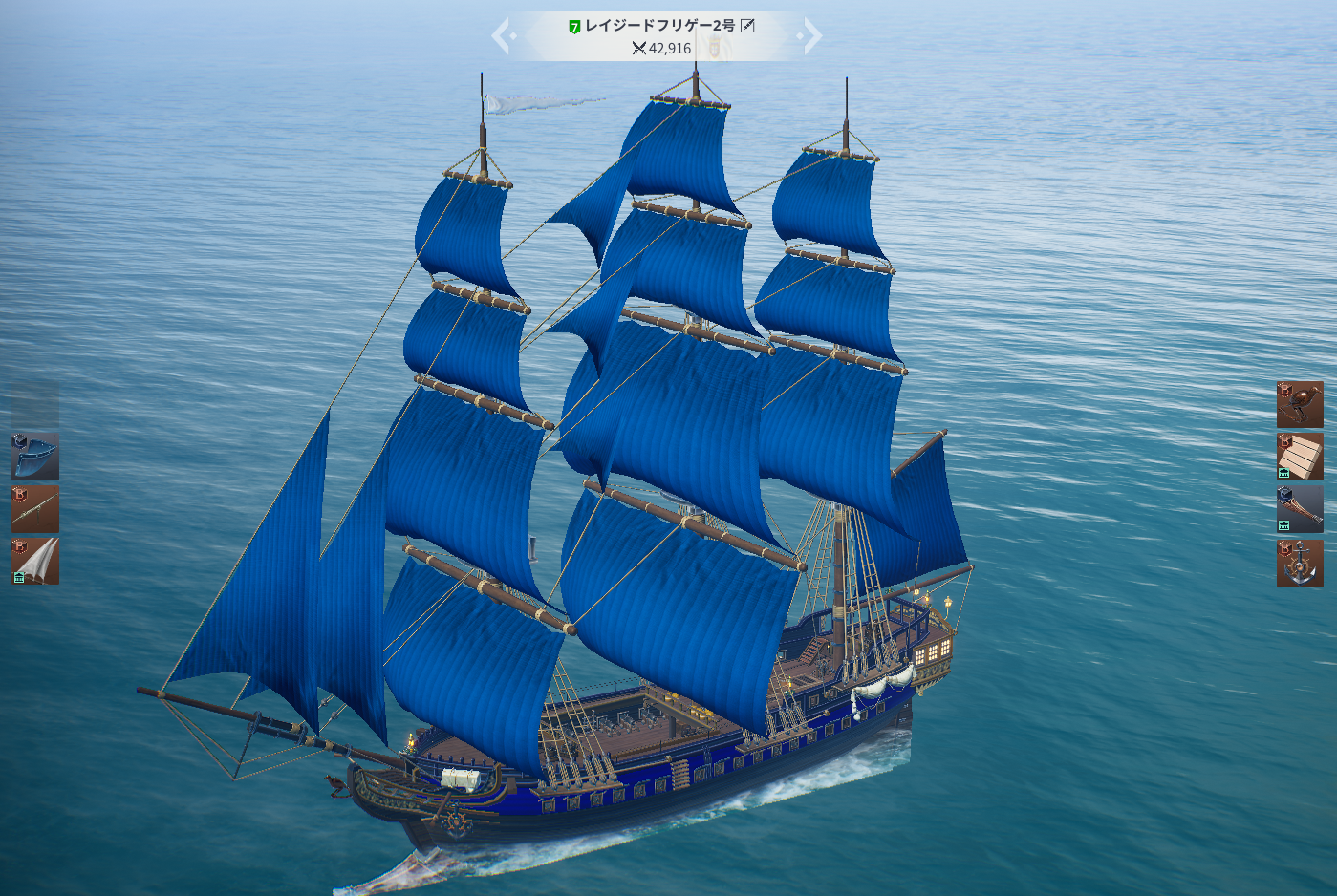The height and width of the screenshot is (896, 1337).
Task: Select the bronze bird figurehead slot
Action: tap(1300, 405)
